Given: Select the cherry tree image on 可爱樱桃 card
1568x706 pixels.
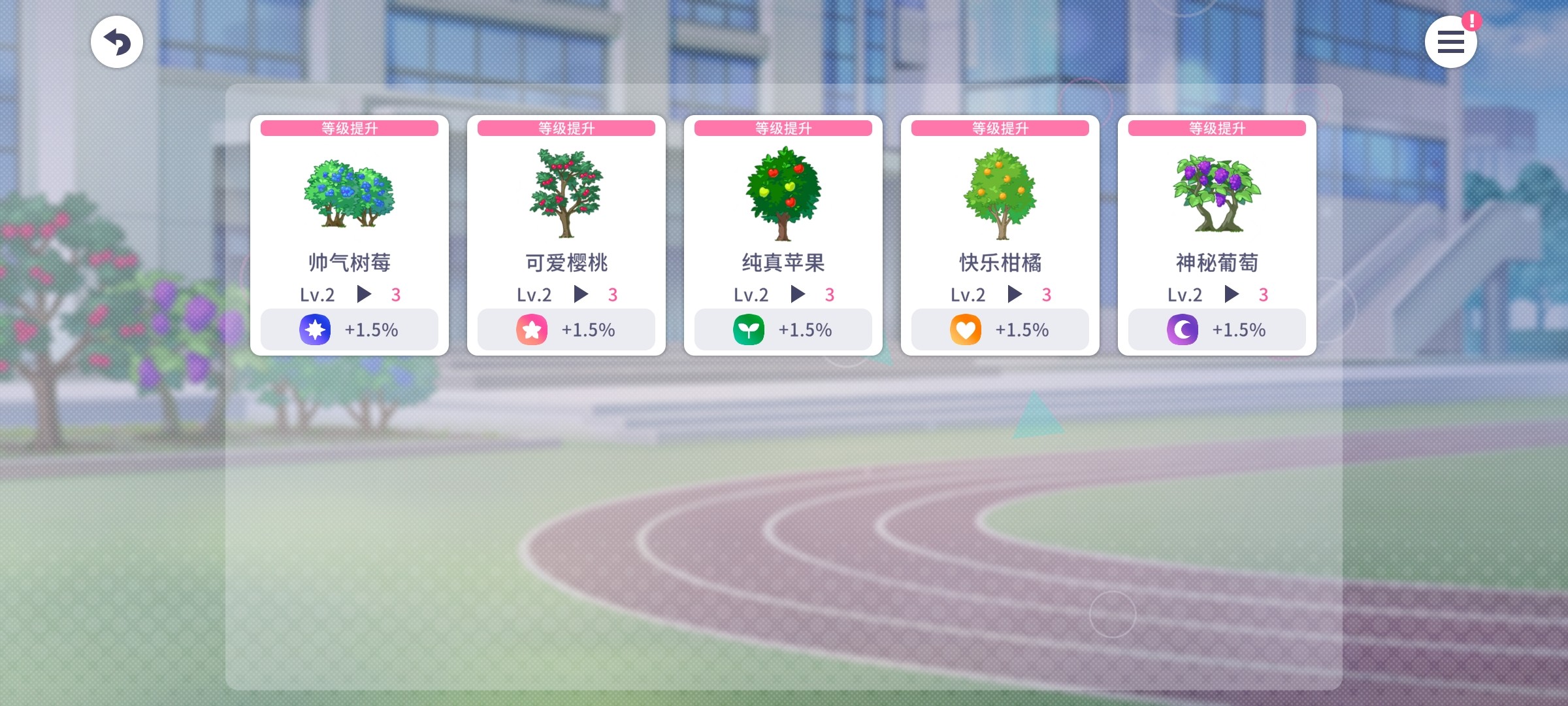Looking at the screenshot, I should [x=566, y=192].
